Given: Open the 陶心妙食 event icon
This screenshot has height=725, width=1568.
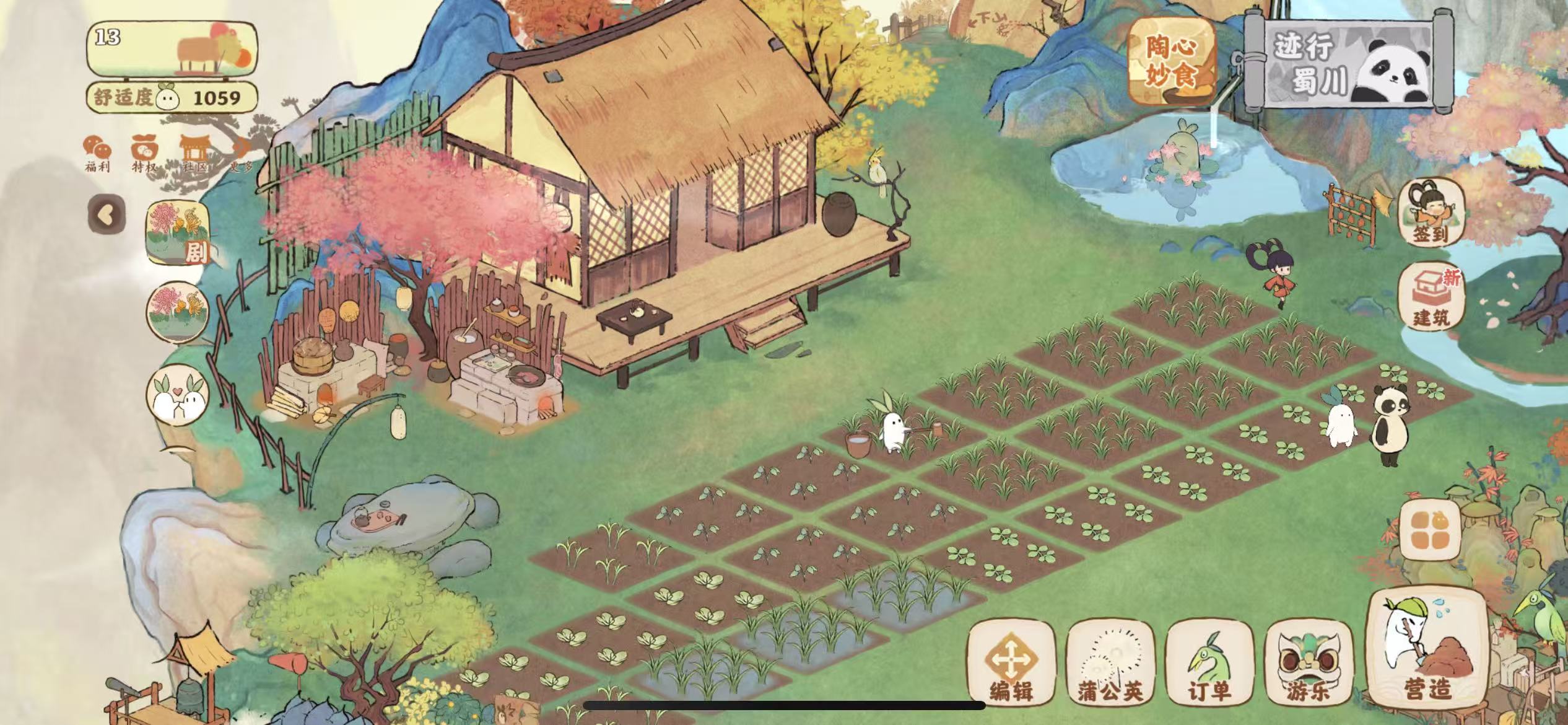Looking at the screenshot, I should point(1170,62).
